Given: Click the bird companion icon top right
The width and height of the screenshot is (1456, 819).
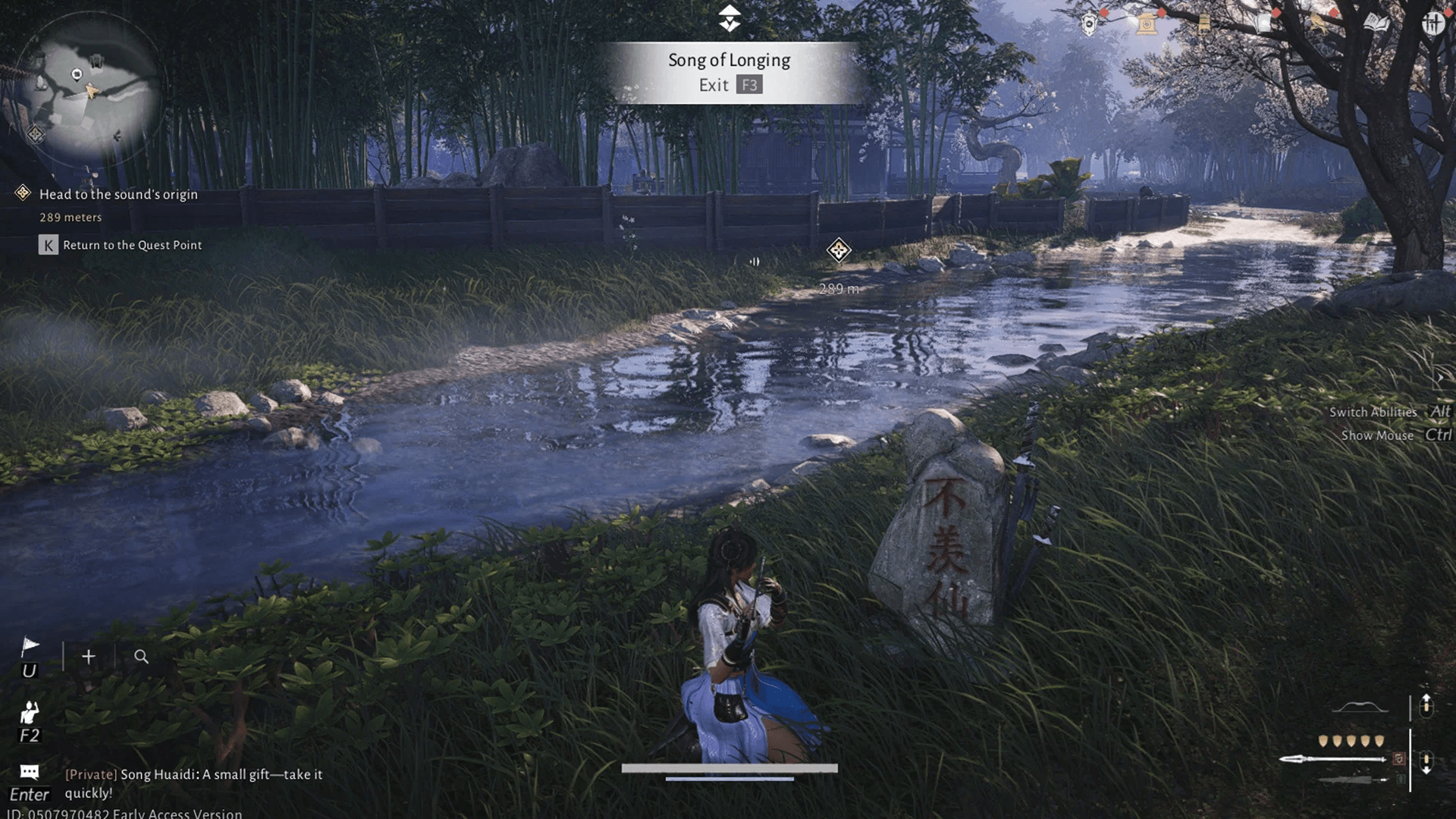Looking at the screenshot, I should point(1318,23).
